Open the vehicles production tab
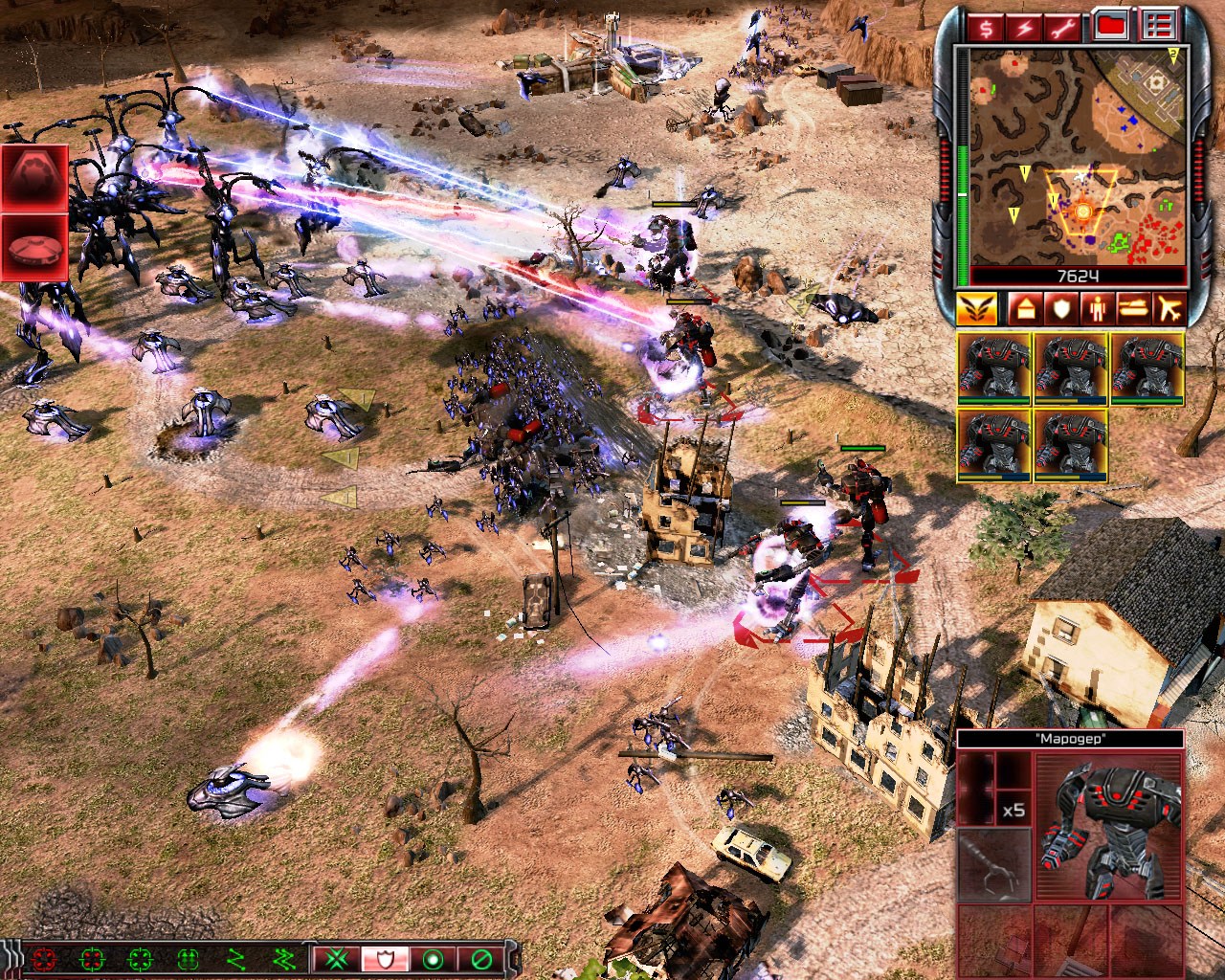 [x=1132, y=308]
